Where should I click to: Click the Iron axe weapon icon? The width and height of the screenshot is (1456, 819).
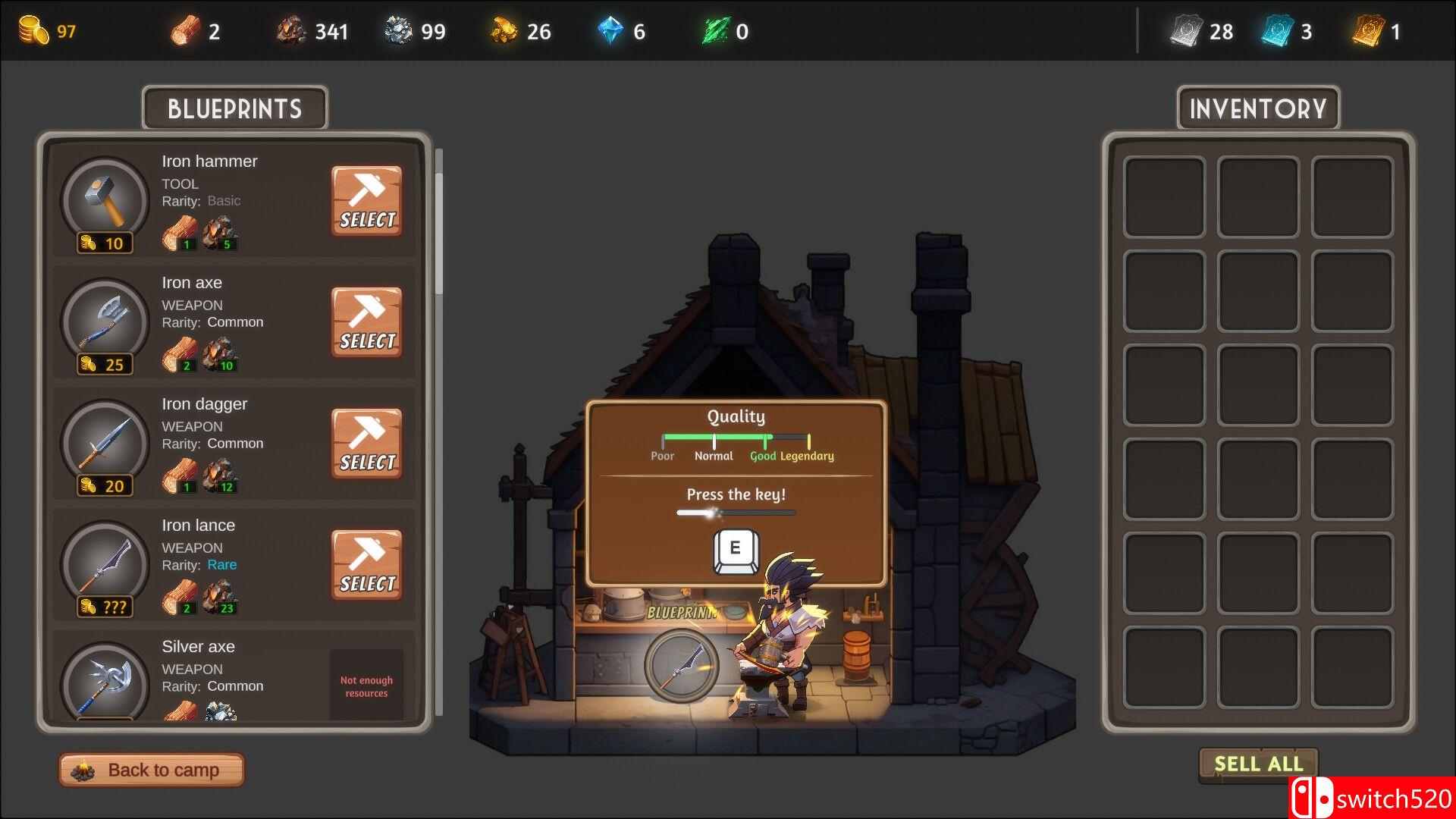105,321
